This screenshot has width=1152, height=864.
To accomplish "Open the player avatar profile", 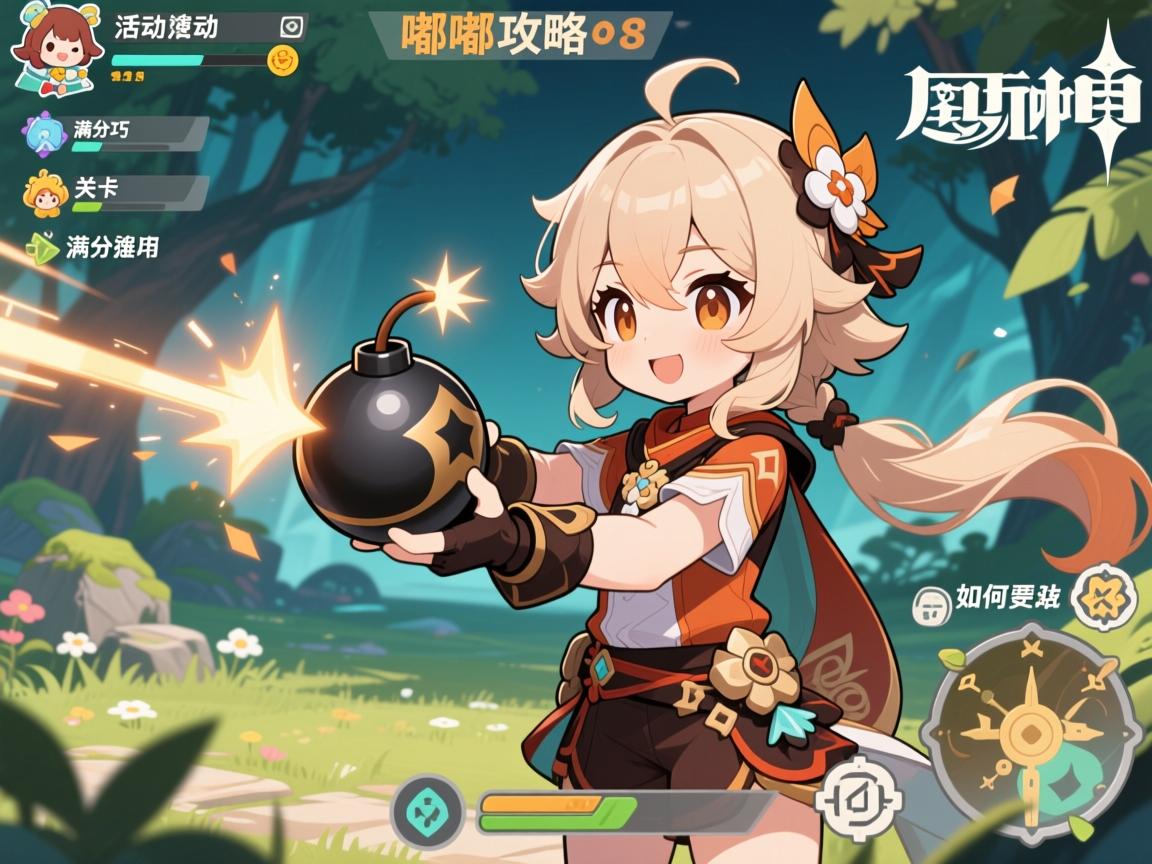I will click(50, 52).
